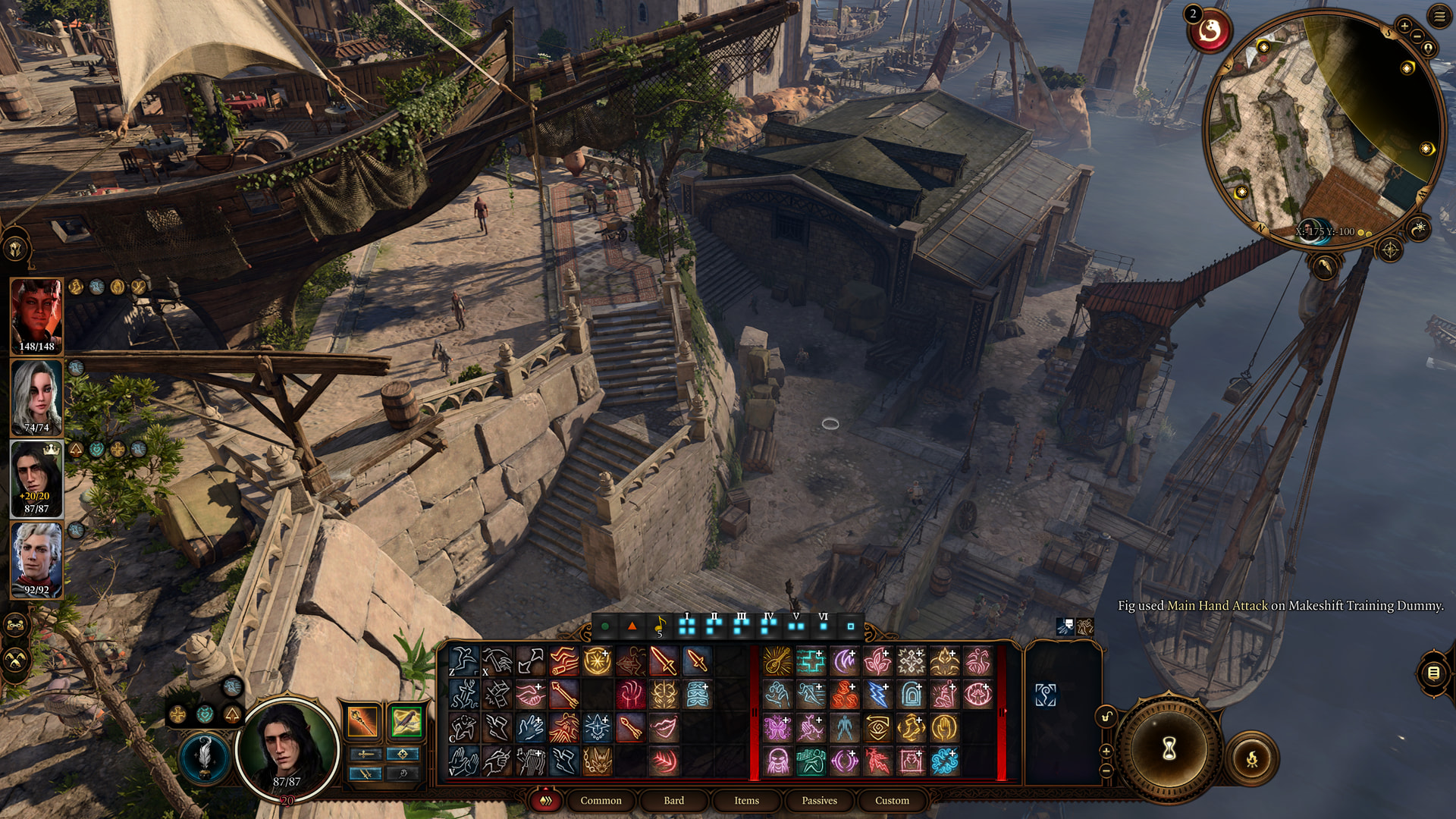Viewport: 1456px width, 819px height.
Task: Use the blue lightning bolt spell
Action: point(877,694)
